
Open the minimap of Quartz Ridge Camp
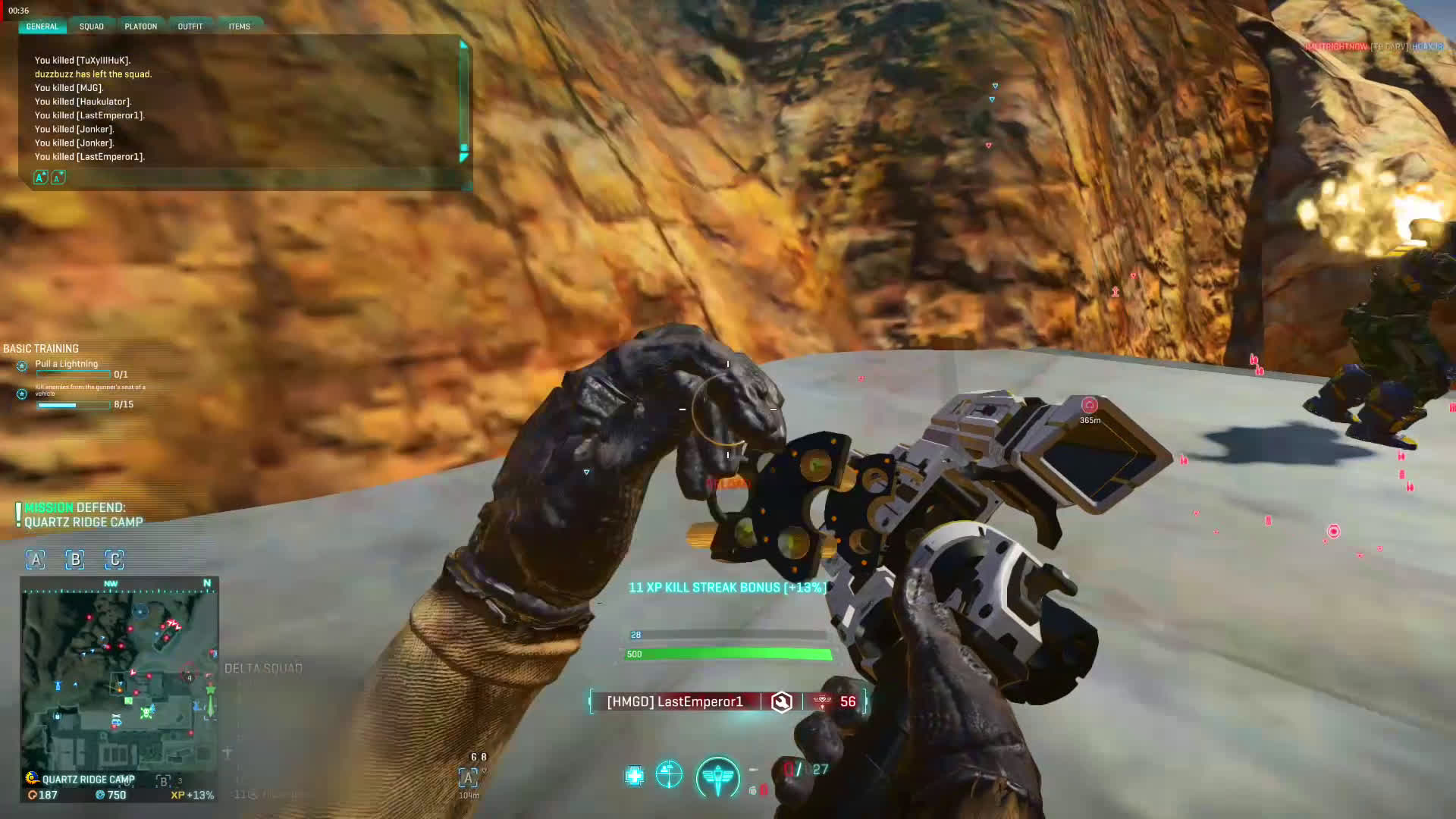click(120, 673)
